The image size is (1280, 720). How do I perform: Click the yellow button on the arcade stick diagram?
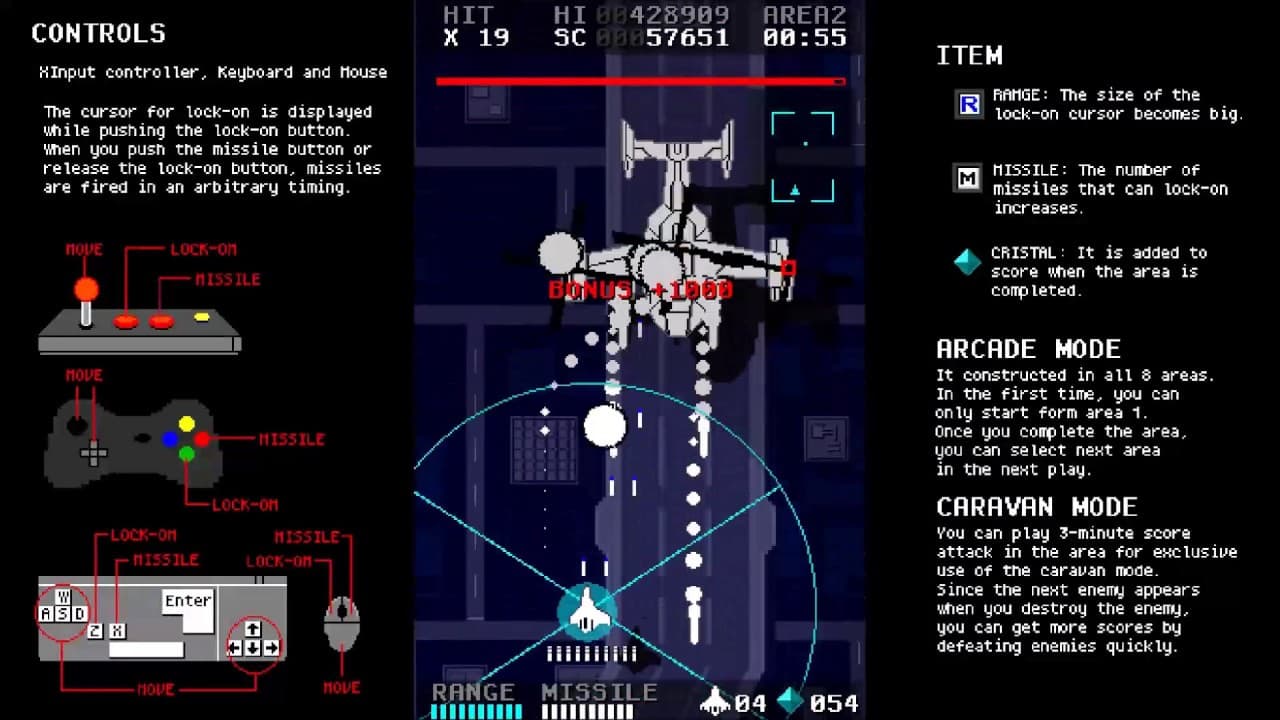201,315
